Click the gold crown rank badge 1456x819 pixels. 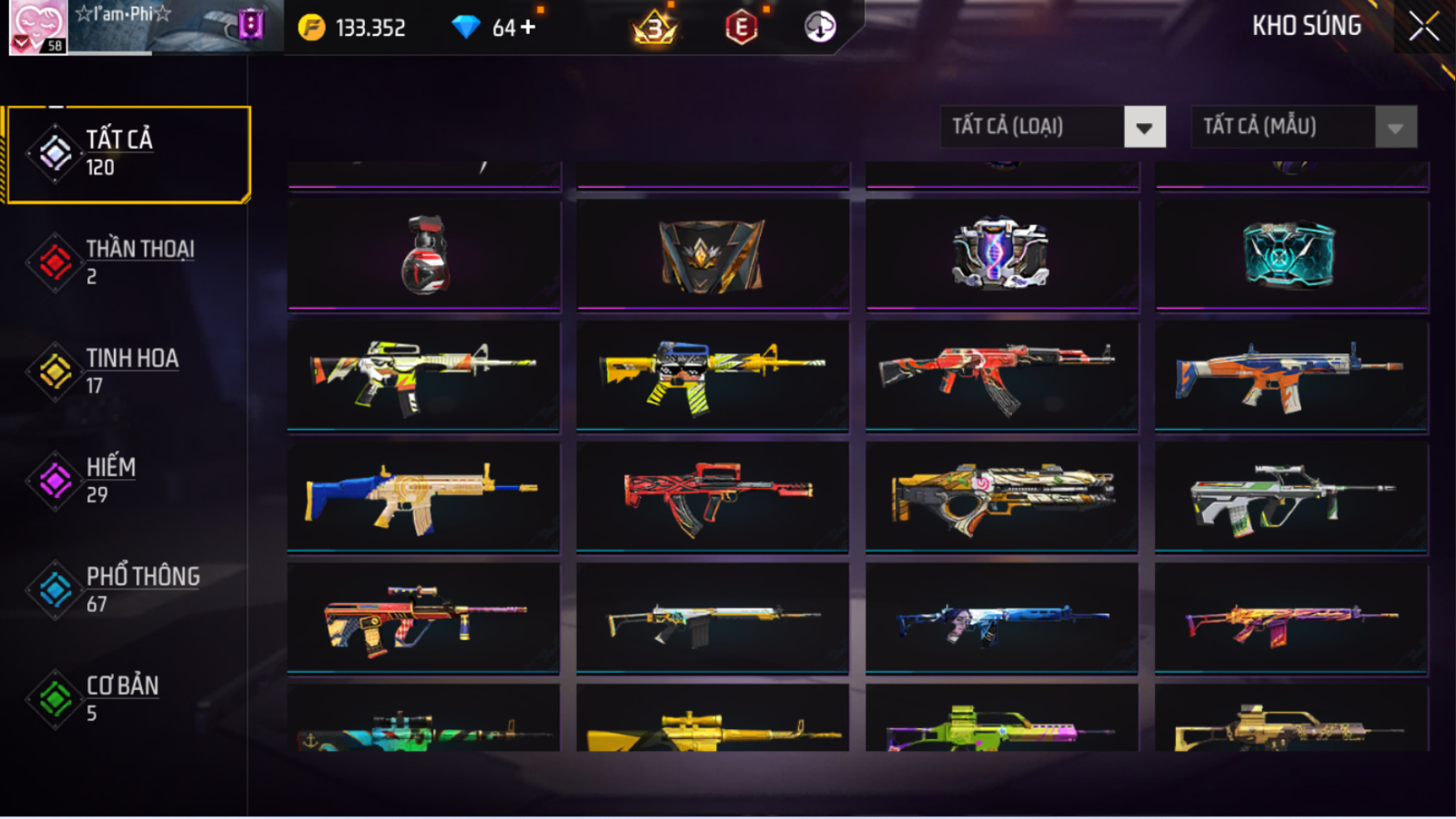coord(654,27)
